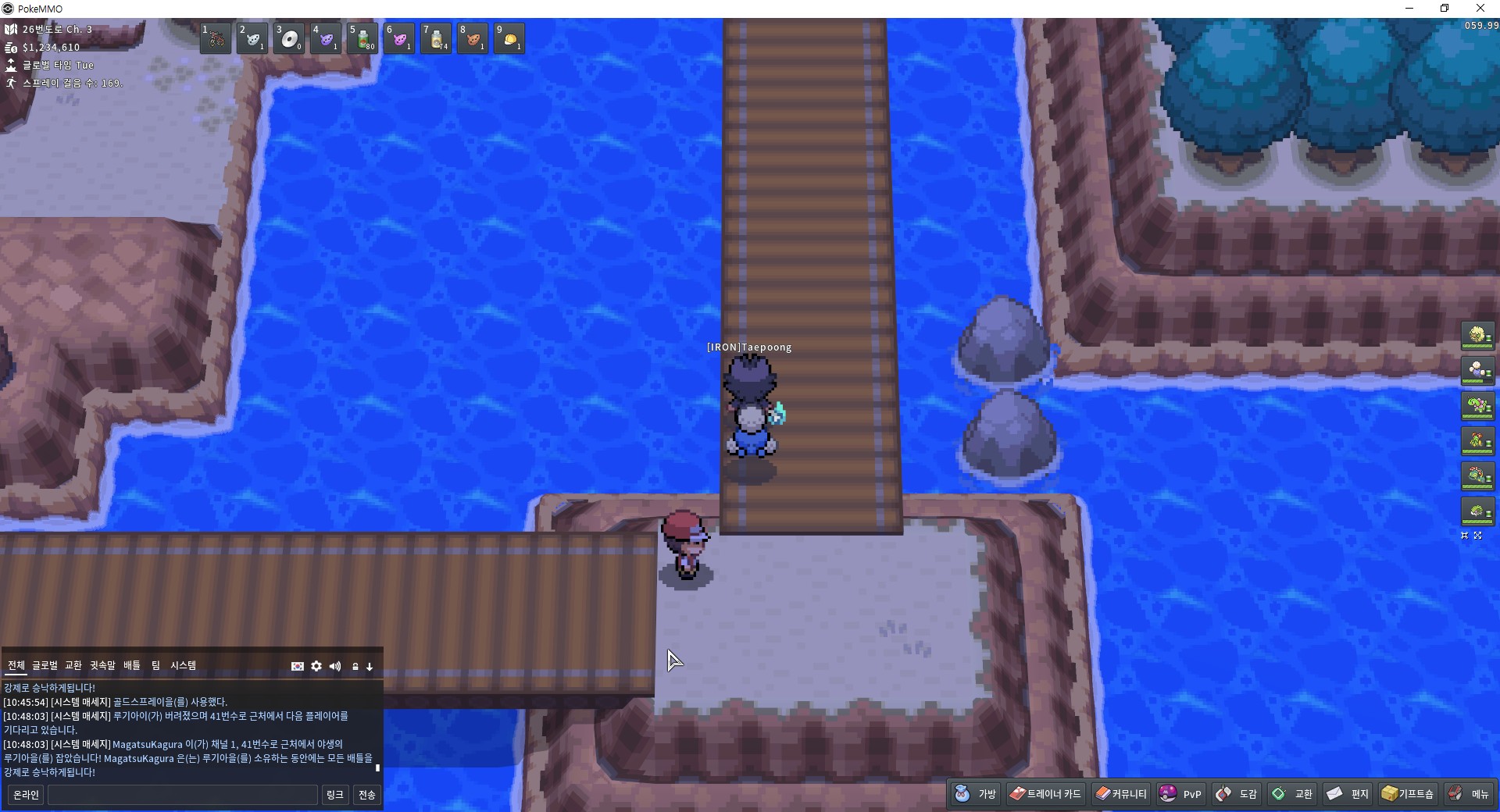Open the 편지 mail window
This screenshot has width=1500, height=812.
pos(1348,794)
